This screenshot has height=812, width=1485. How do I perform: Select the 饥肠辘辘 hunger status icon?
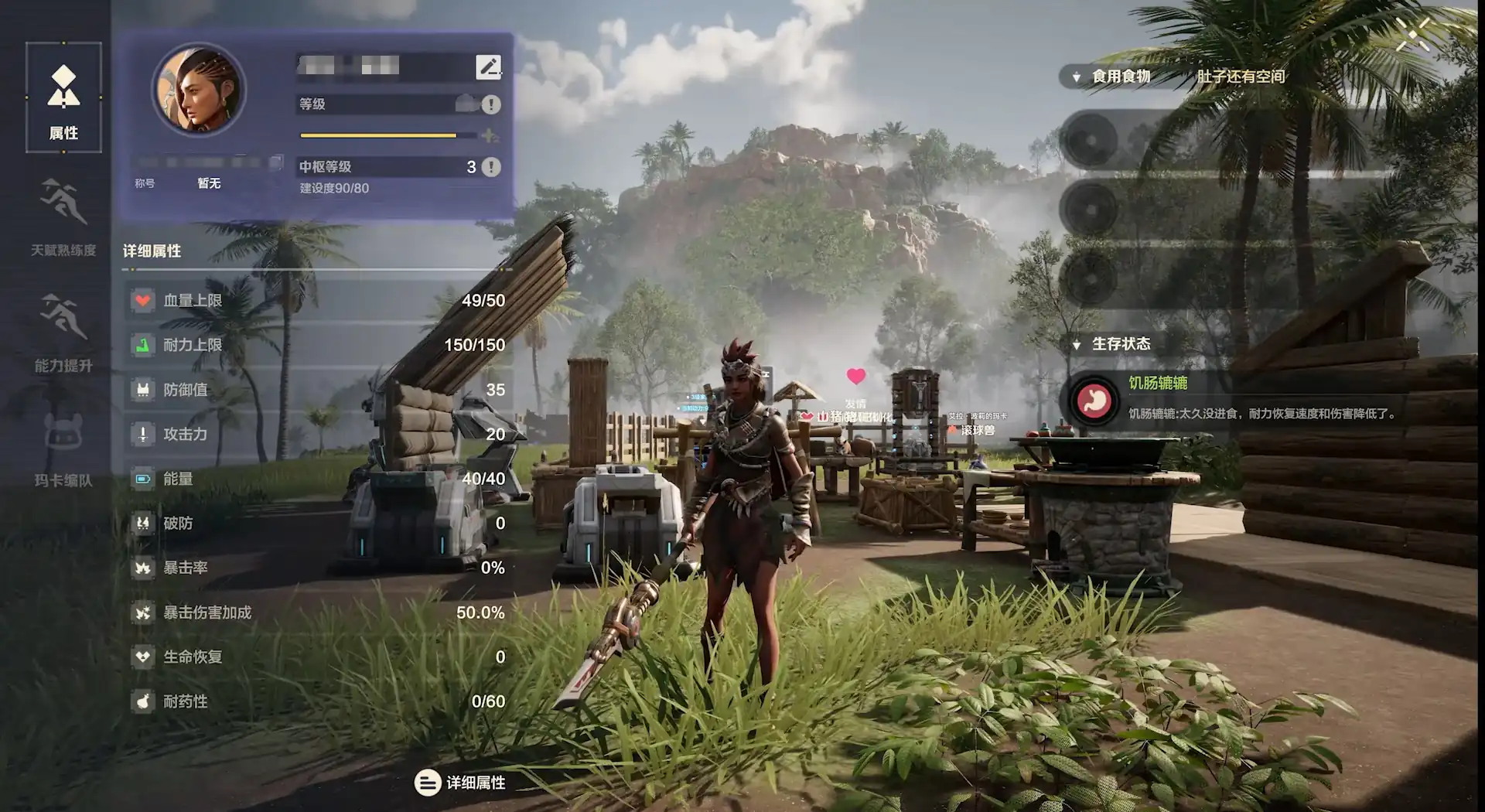[x=1094, y=401]
